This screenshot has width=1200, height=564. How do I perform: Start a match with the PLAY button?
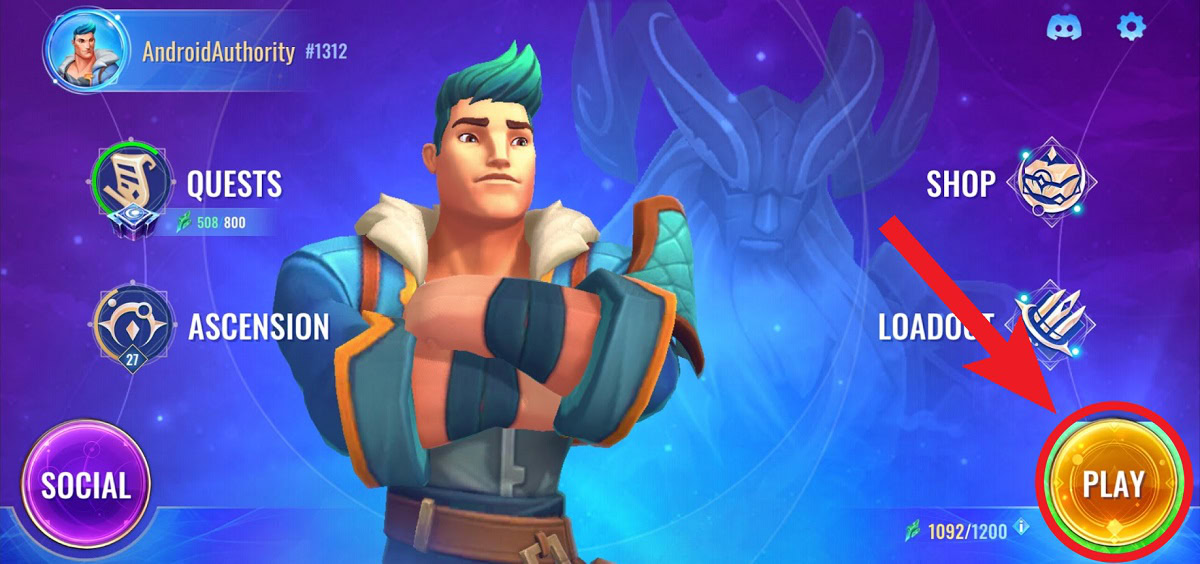(1113, 485)
